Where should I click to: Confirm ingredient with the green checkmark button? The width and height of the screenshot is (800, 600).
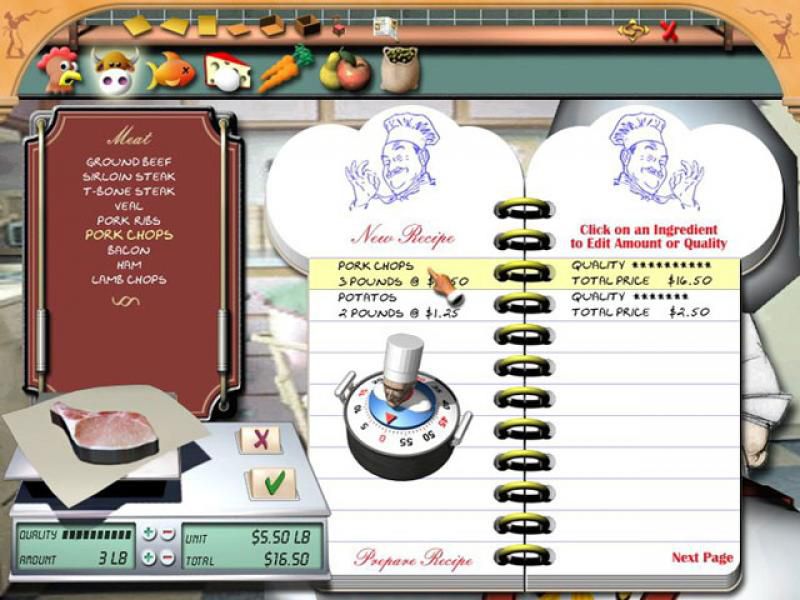coord(273,482)
